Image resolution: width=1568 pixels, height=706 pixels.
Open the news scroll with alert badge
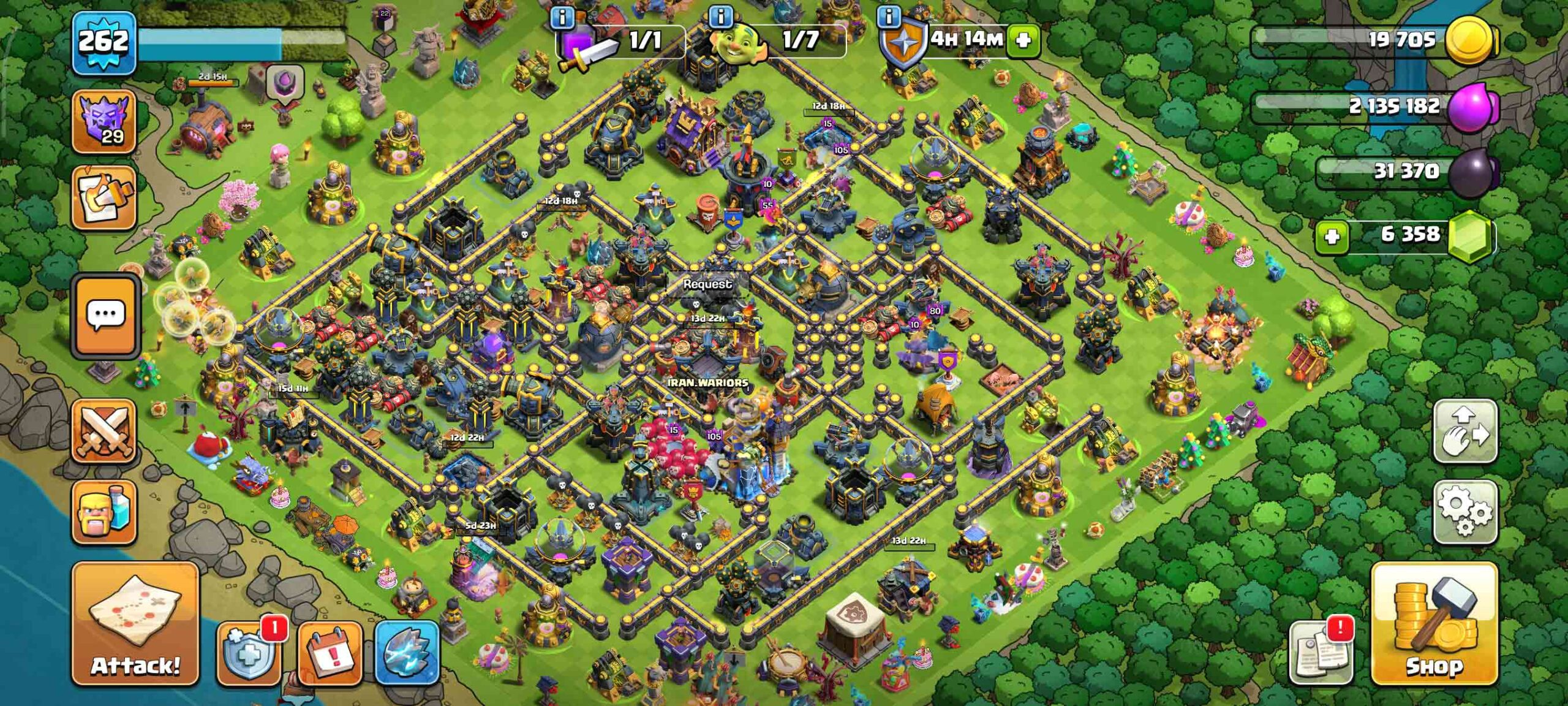(1321, 652)
